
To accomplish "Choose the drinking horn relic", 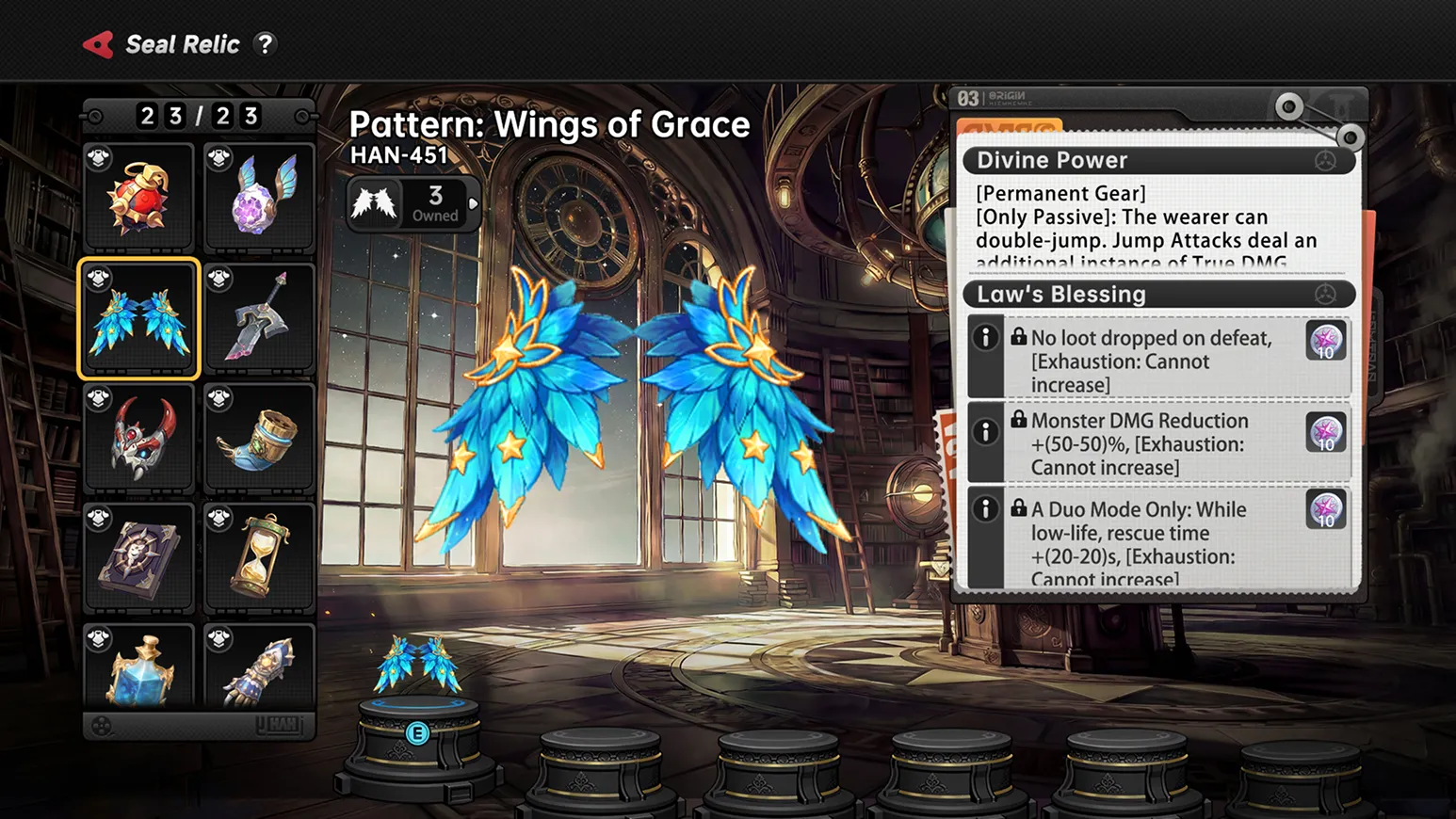I will click(259, 439).
